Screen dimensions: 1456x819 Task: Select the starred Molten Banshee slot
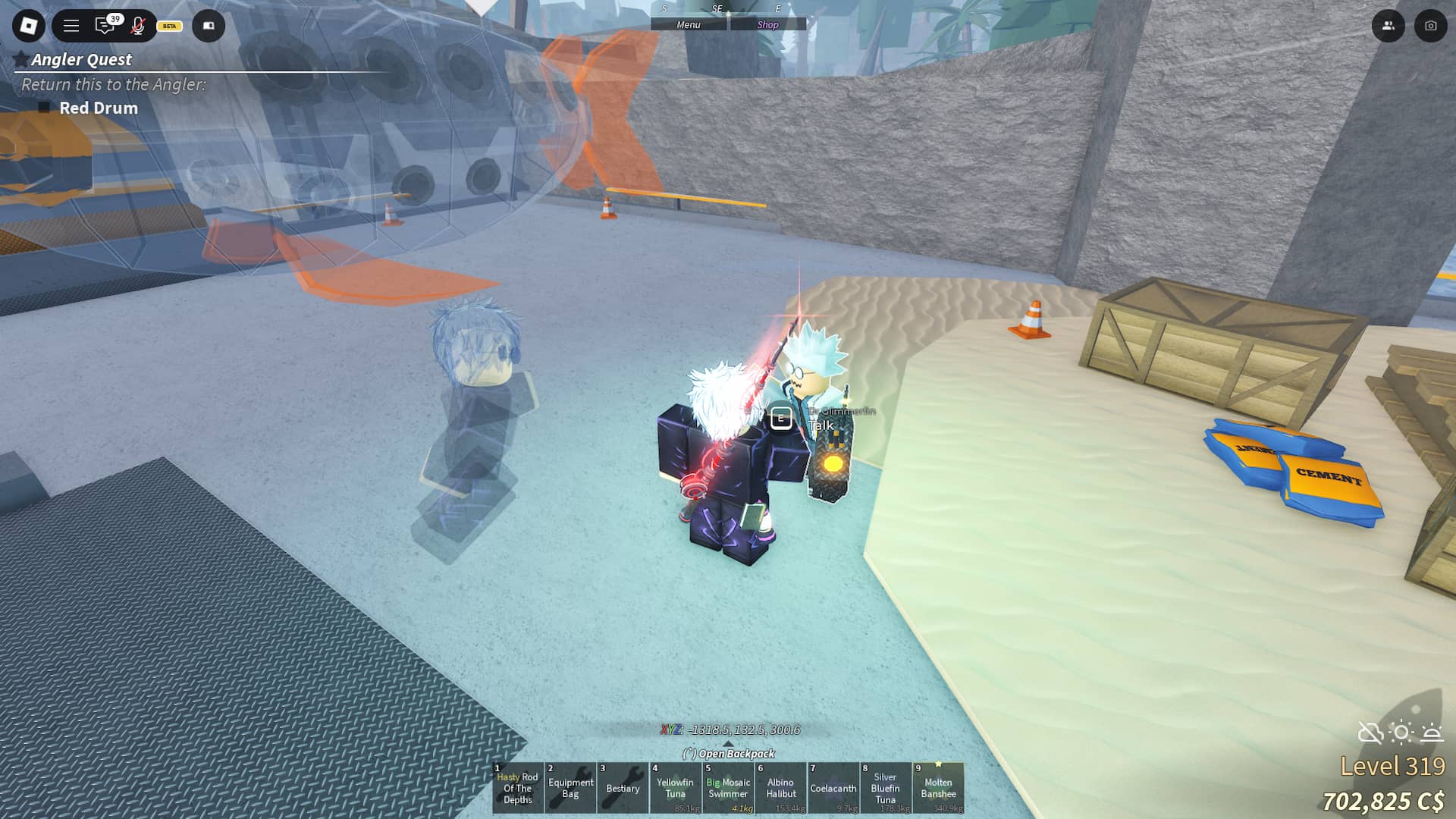pos(938,788)
